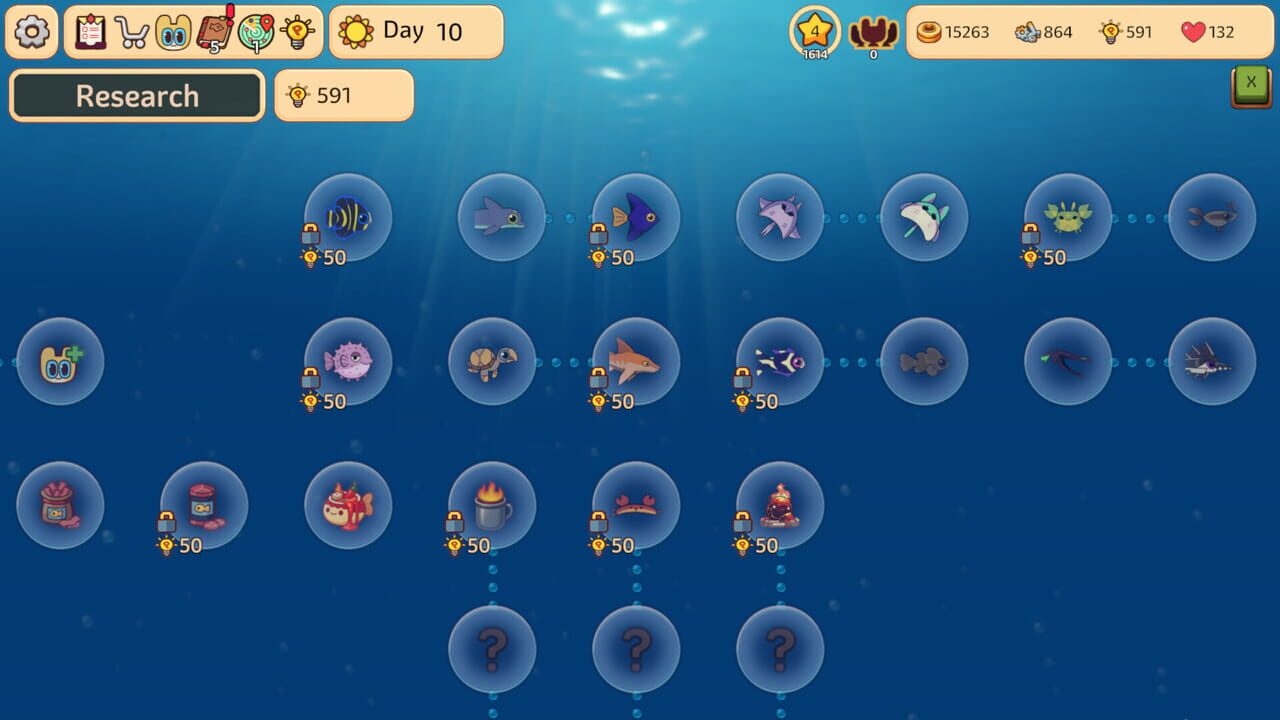Select the research lightbulb toolbar icon
The height and width of the screenshot is (720, 1280).
click(296, 31)
